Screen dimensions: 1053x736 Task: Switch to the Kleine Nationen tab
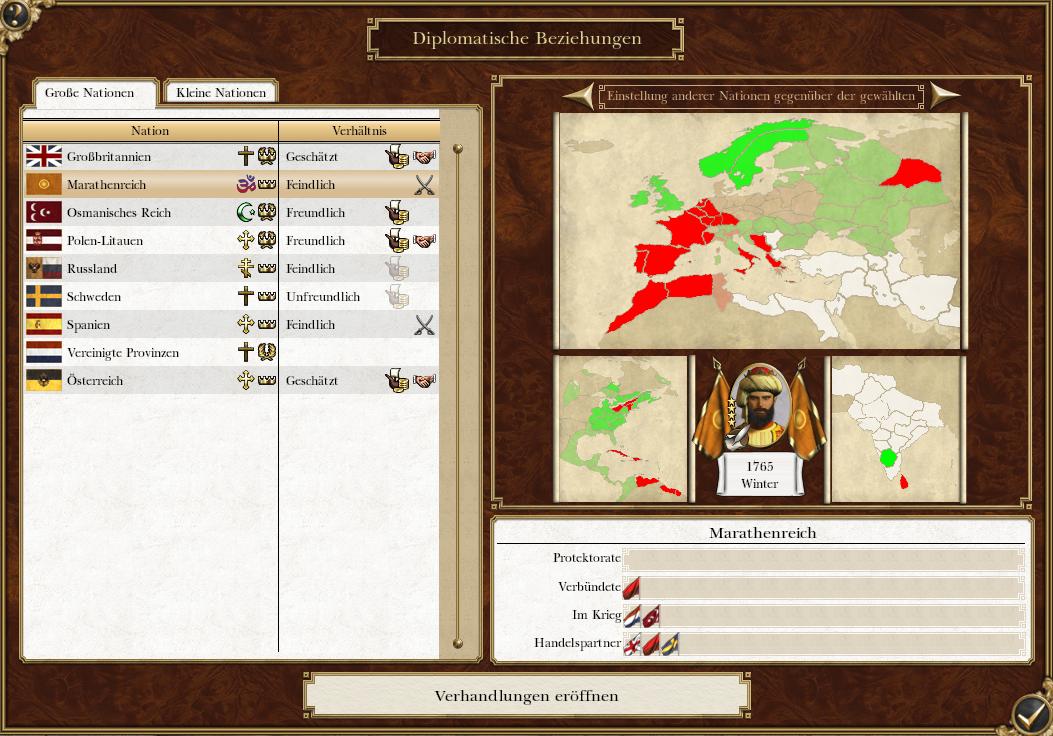[221, 93]
